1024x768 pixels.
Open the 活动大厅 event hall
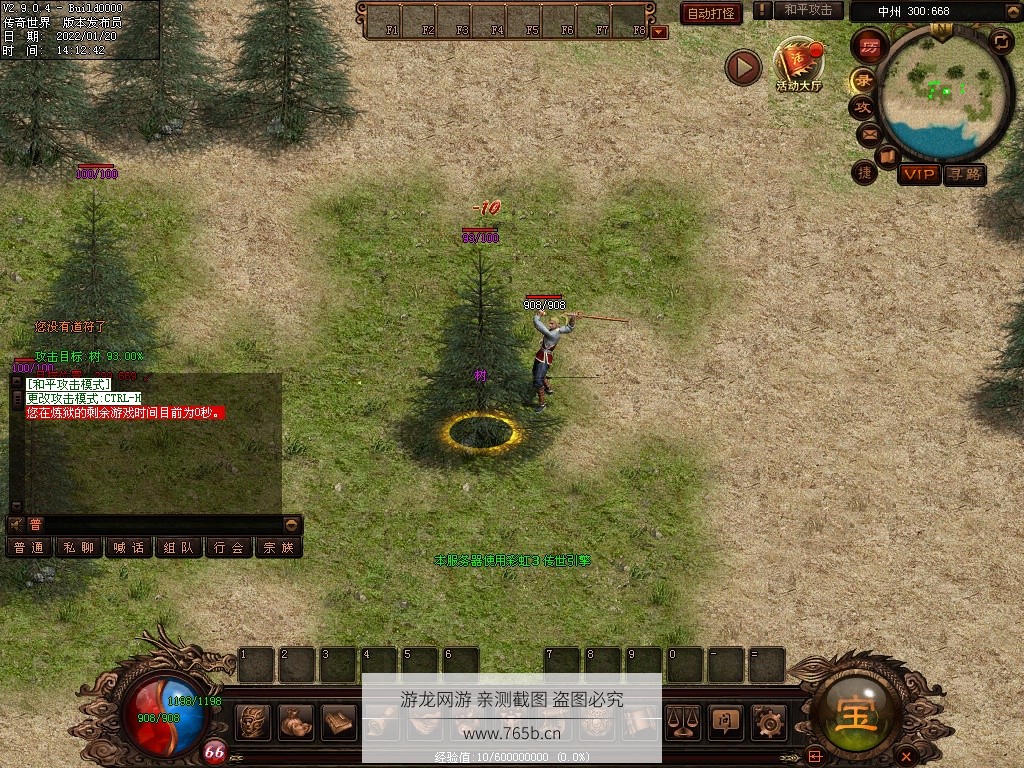tap(798, 65)
